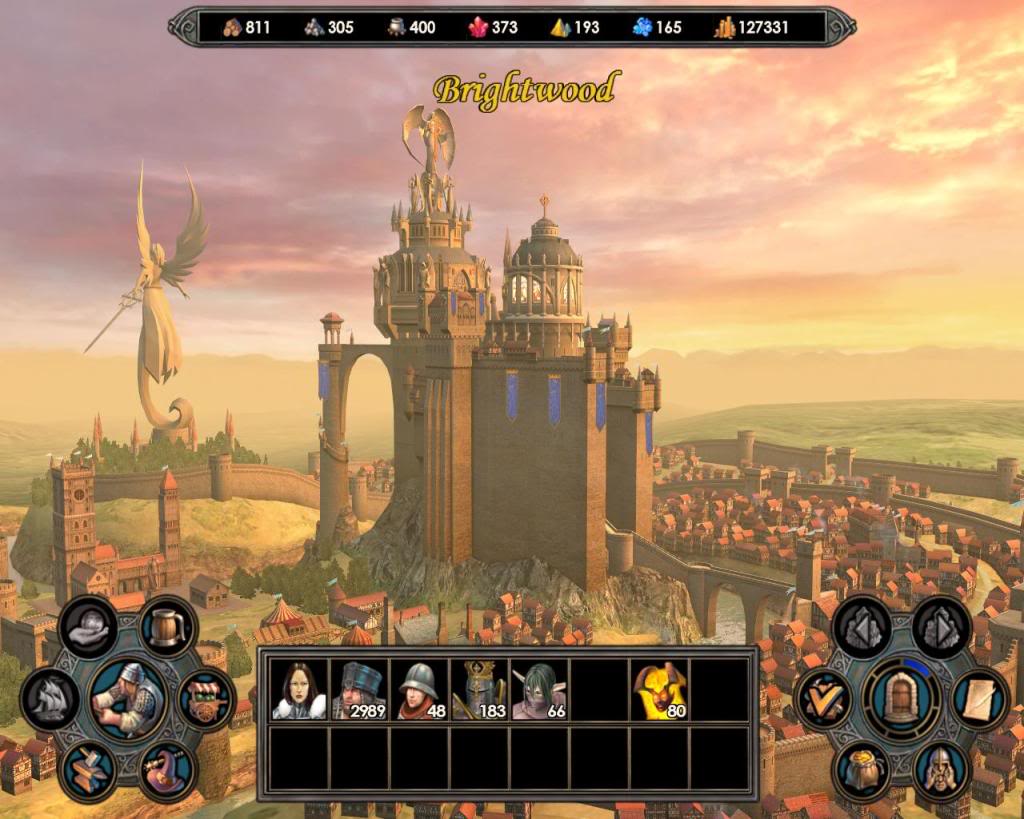Open the mage guild wizard hat button
The height and width of the screenshot is (819, 1024).
coord(167,770)
